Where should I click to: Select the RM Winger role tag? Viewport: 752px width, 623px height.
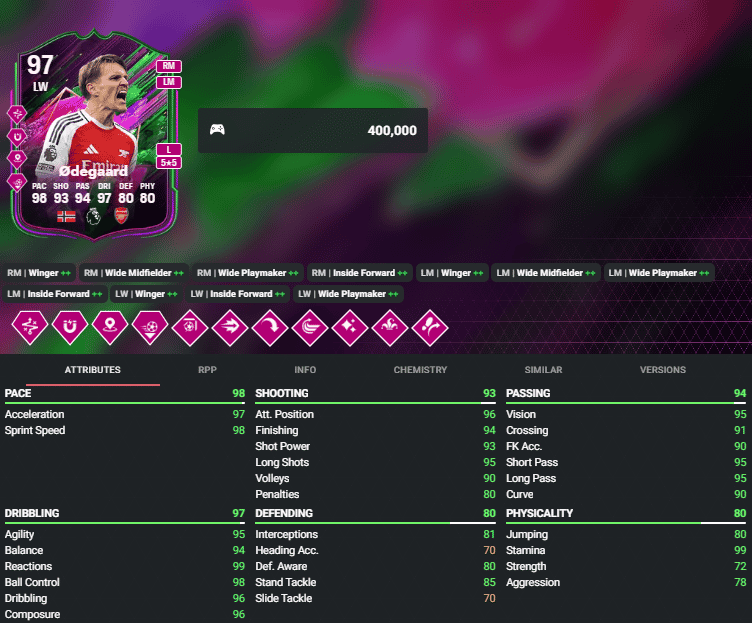38,272
